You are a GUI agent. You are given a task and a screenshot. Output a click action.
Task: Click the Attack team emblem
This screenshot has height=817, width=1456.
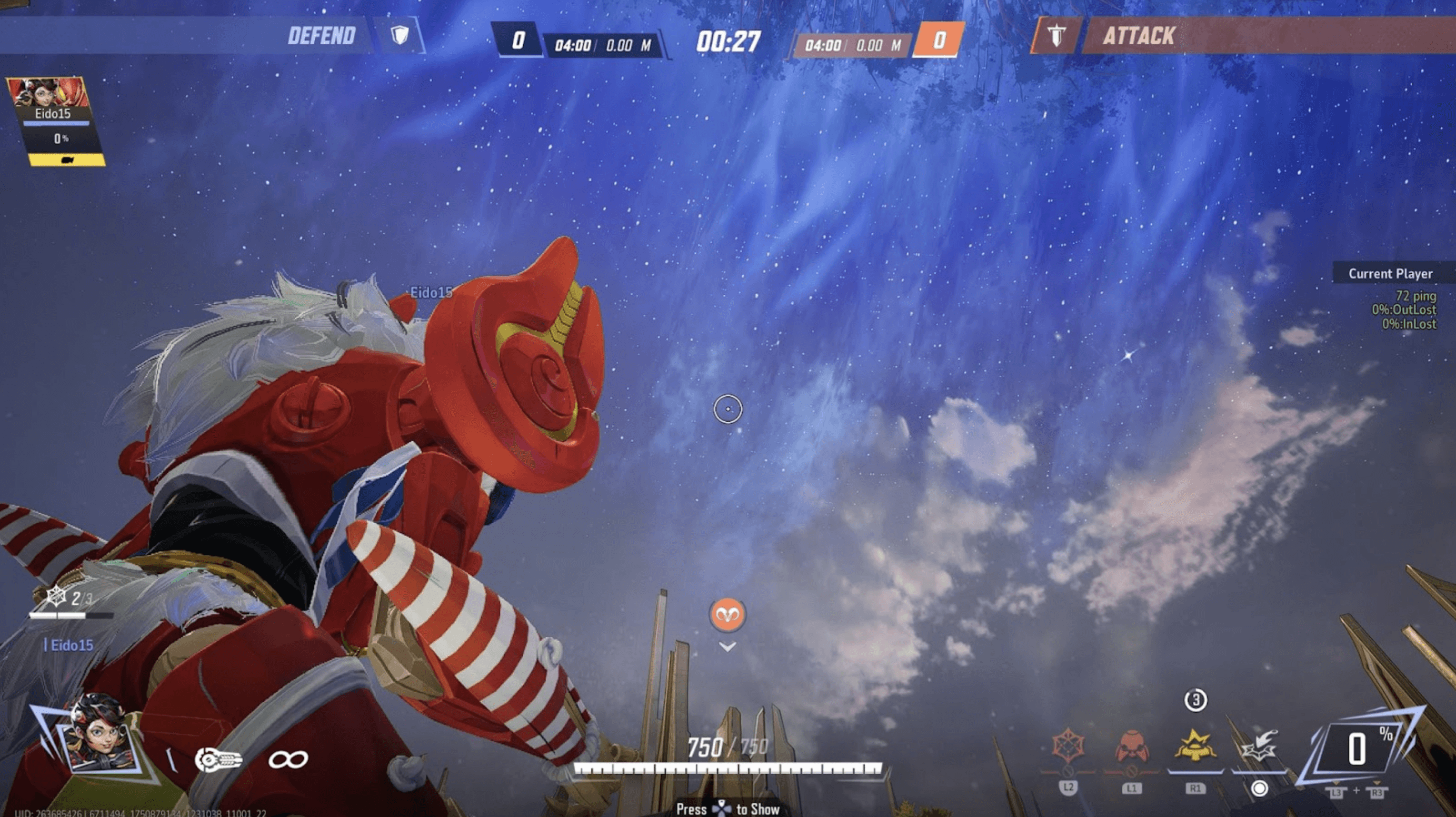pyautogui.click(x=1056, y=36)
